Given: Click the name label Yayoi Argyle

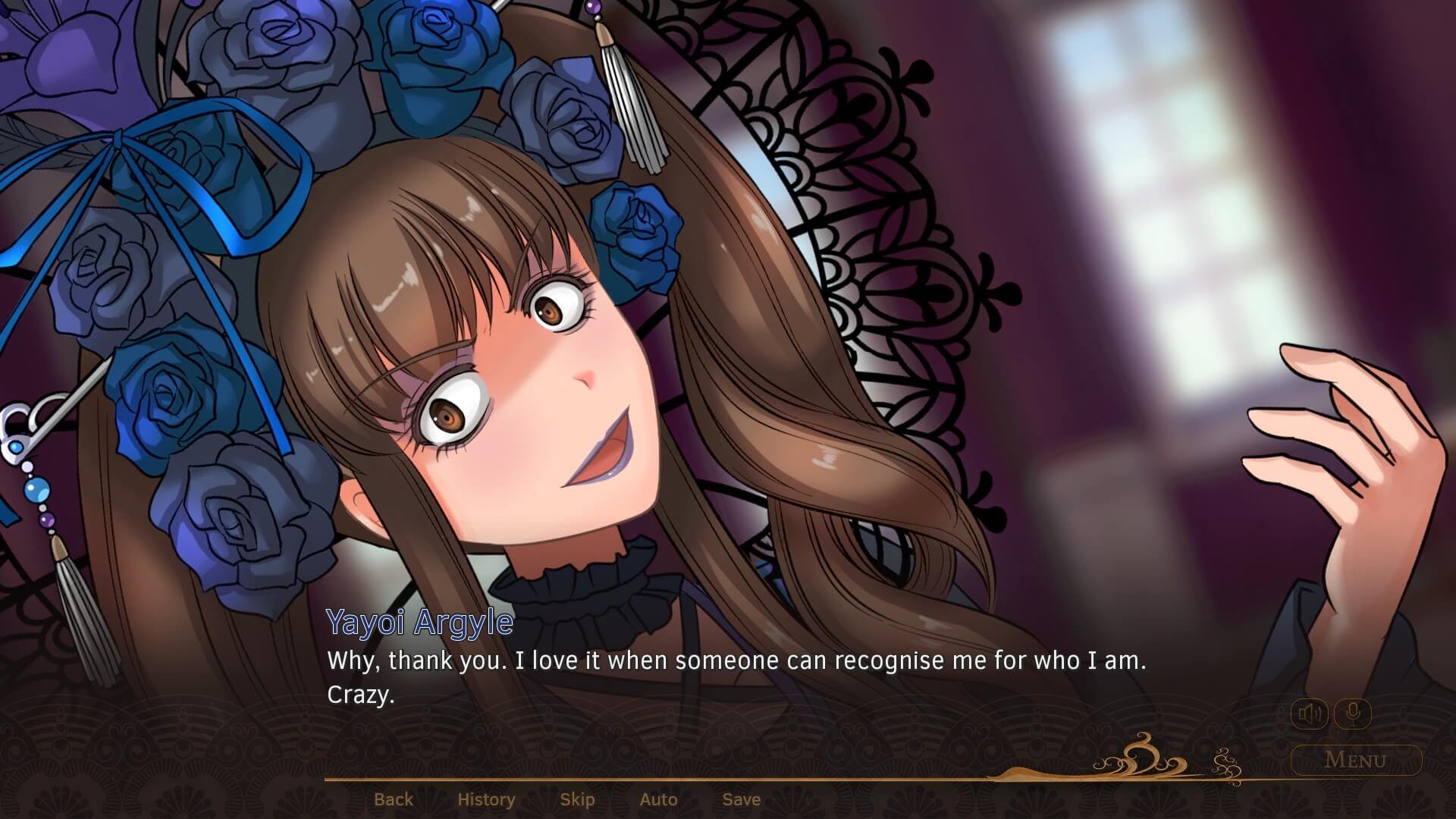Looking at the screenshot, I should point(419,623).
